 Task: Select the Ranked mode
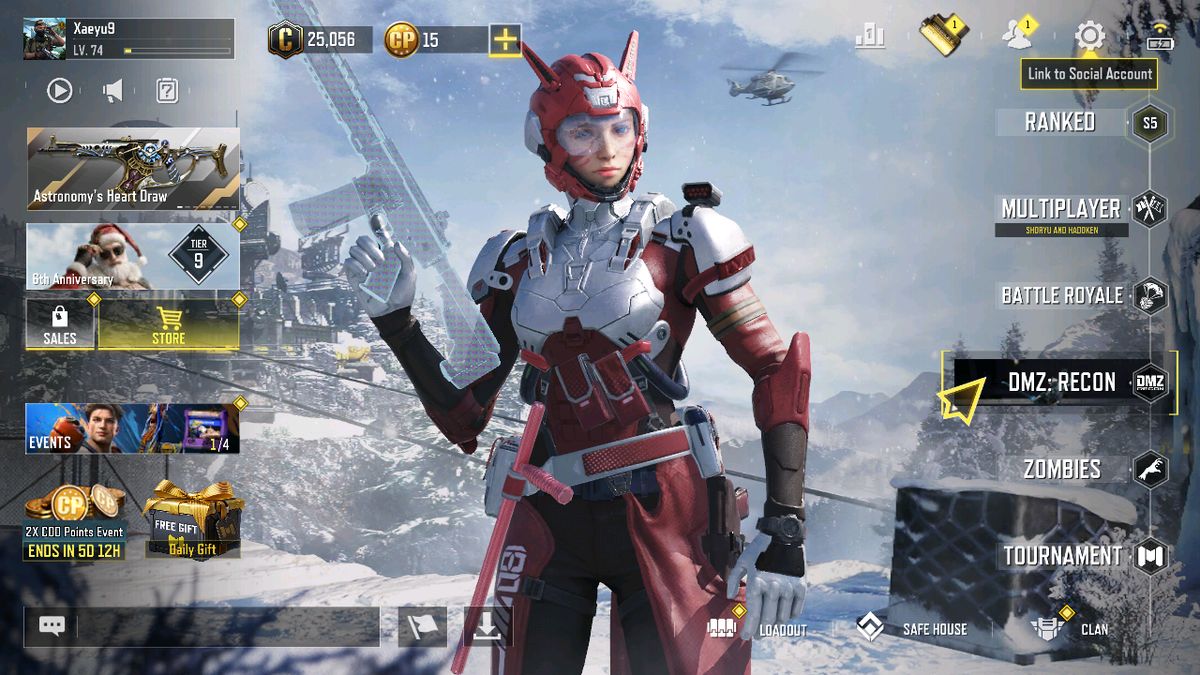click(1060, 122)
